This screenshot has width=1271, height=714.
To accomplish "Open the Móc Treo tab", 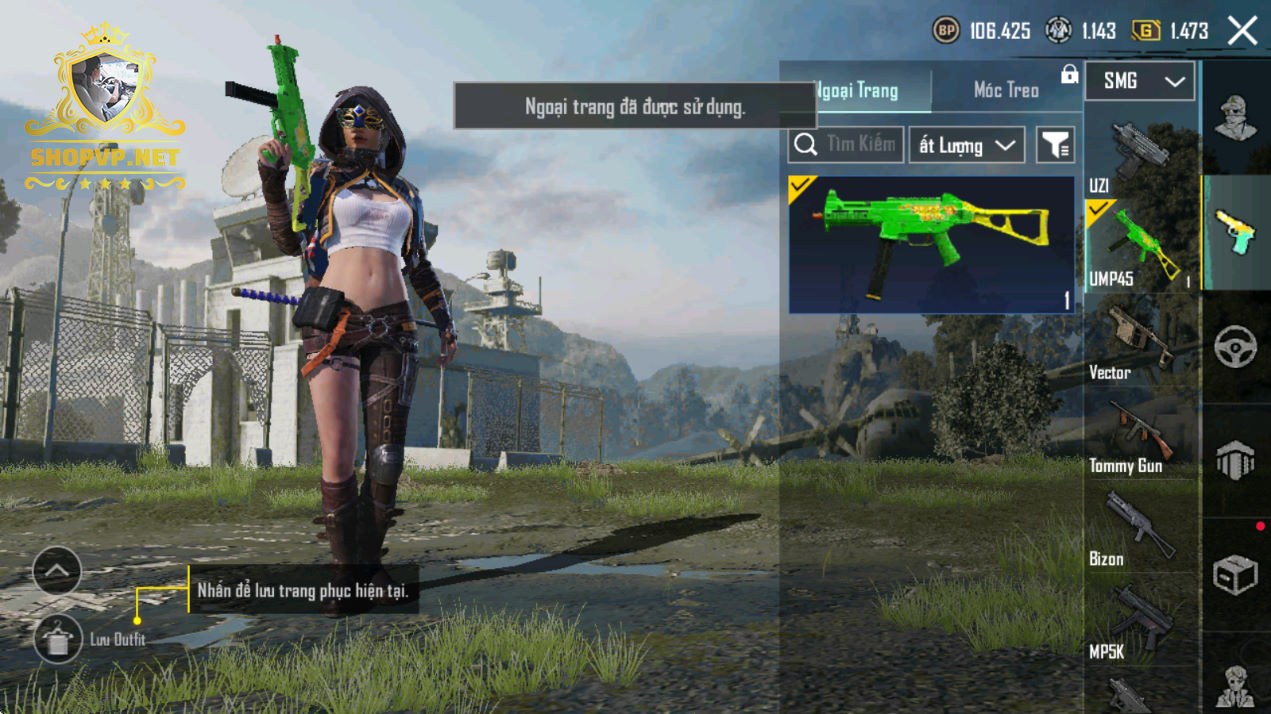I will tap(1006, 91).
